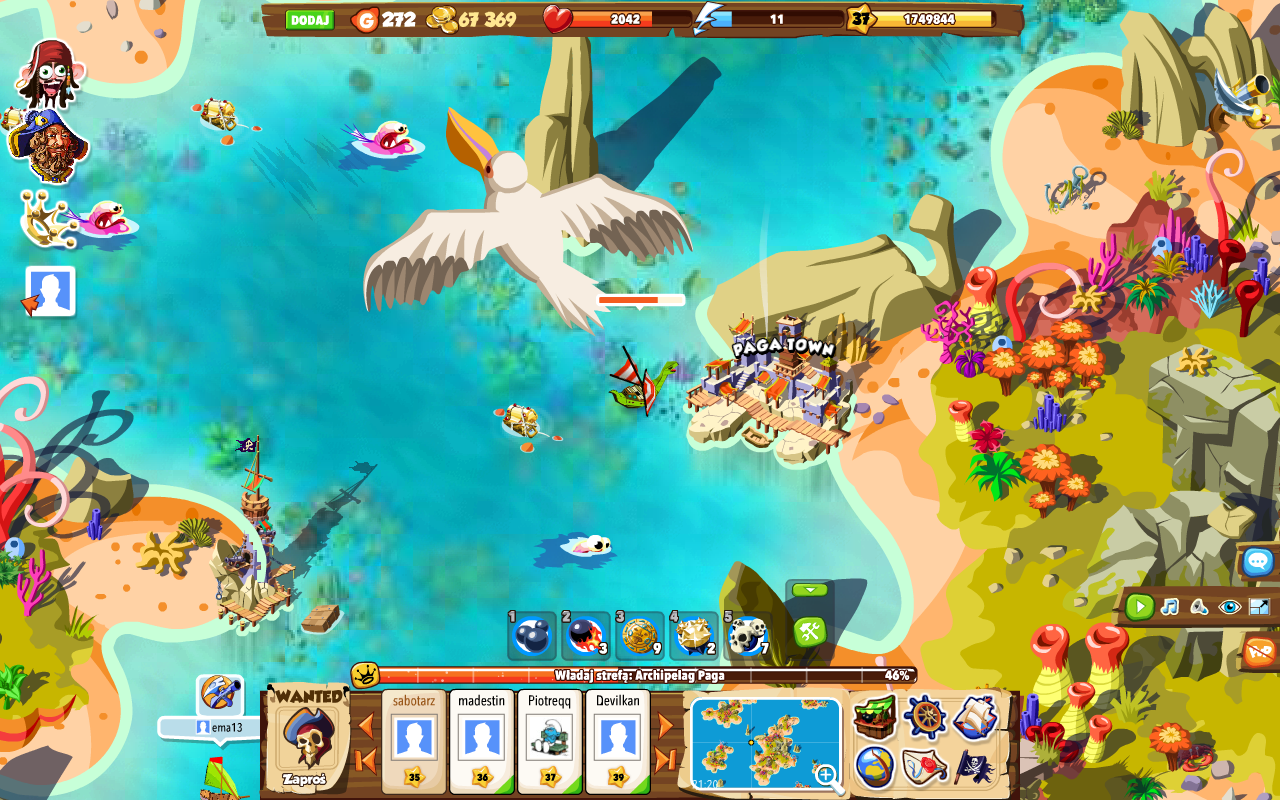Viewport: 1280px width, 800px height.
Task: Choose the fiery cannonball ammo slot
Action: (585, 636)
